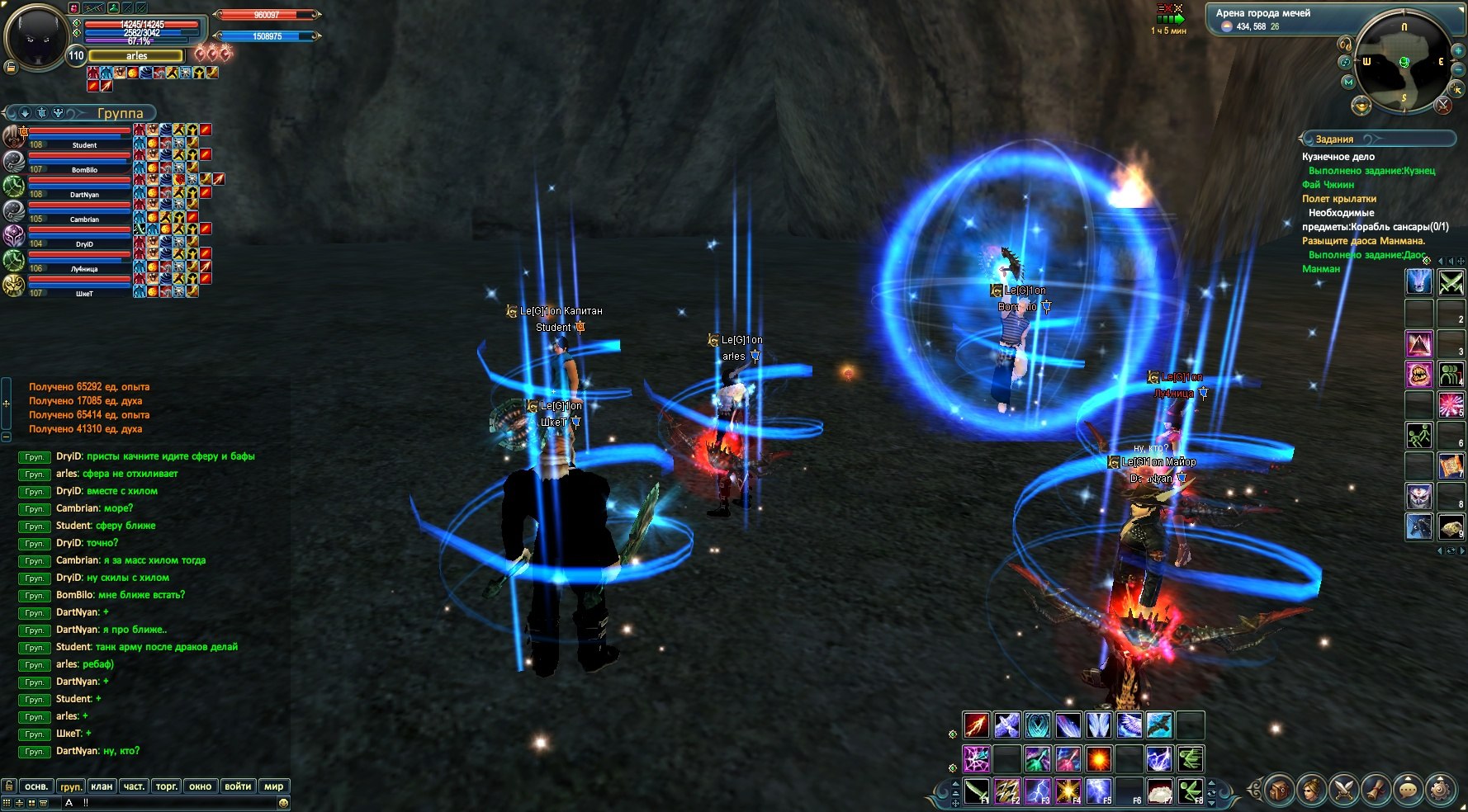Activate the F1 green sword skill
Screen dimensions: 1468x812
tap(977, 791)
